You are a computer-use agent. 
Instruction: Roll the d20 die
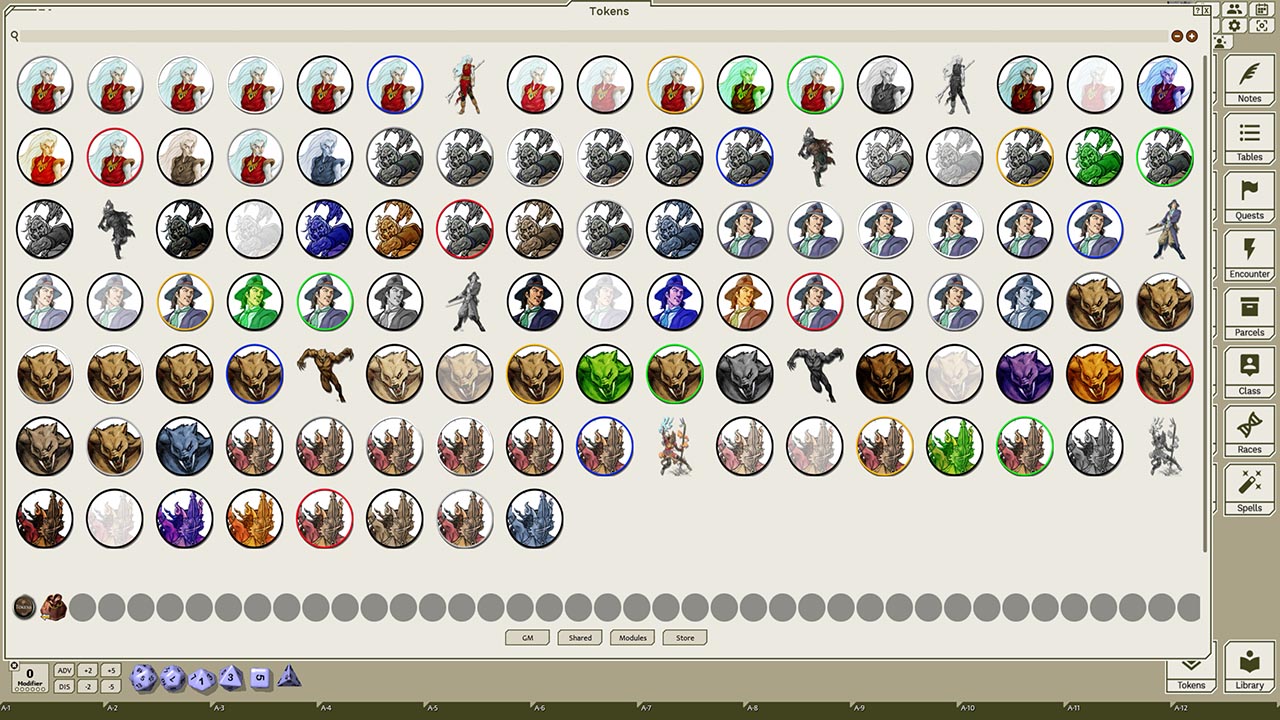pyautogui.click(x=145, y=676)
